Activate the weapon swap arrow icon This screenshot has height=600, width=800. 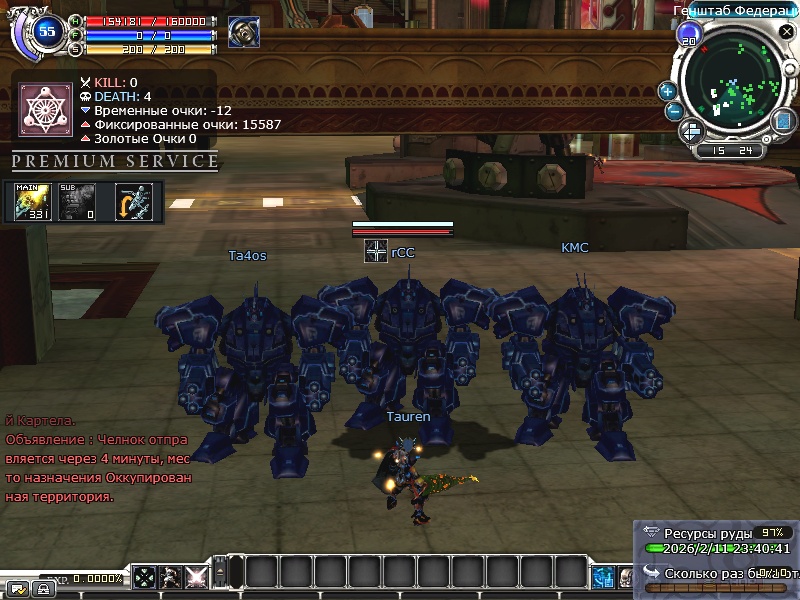tap(134, 201)
